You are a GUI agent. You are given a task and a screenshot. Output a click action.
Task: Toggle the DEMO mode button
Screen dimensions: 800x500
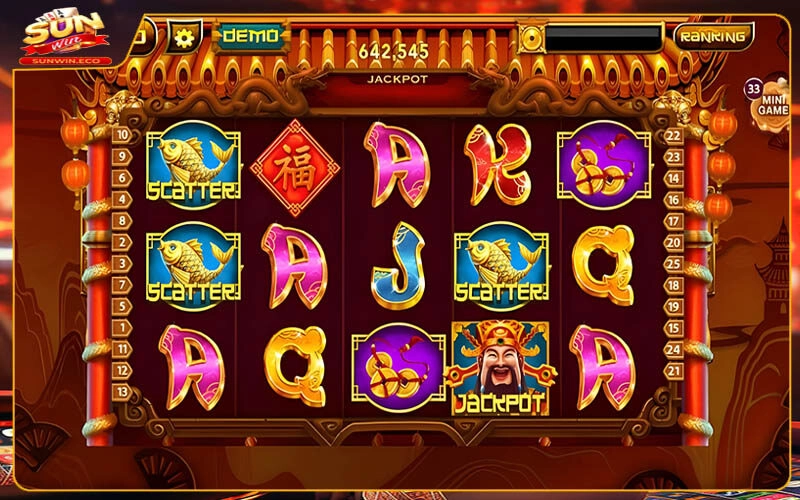pyautogui.click(x=249, y=36)
